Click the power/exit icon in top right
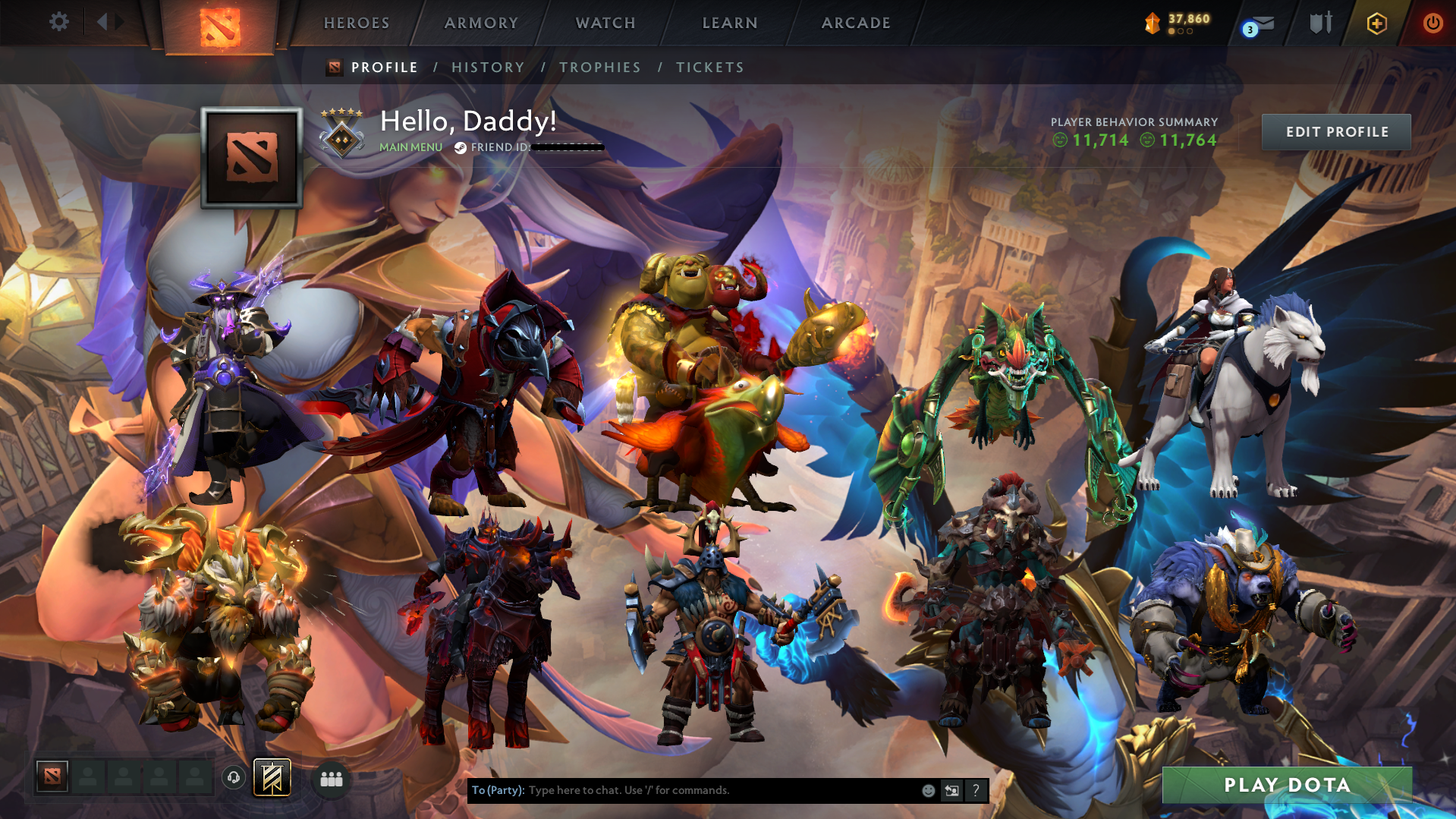 [x=1431, y=23]
